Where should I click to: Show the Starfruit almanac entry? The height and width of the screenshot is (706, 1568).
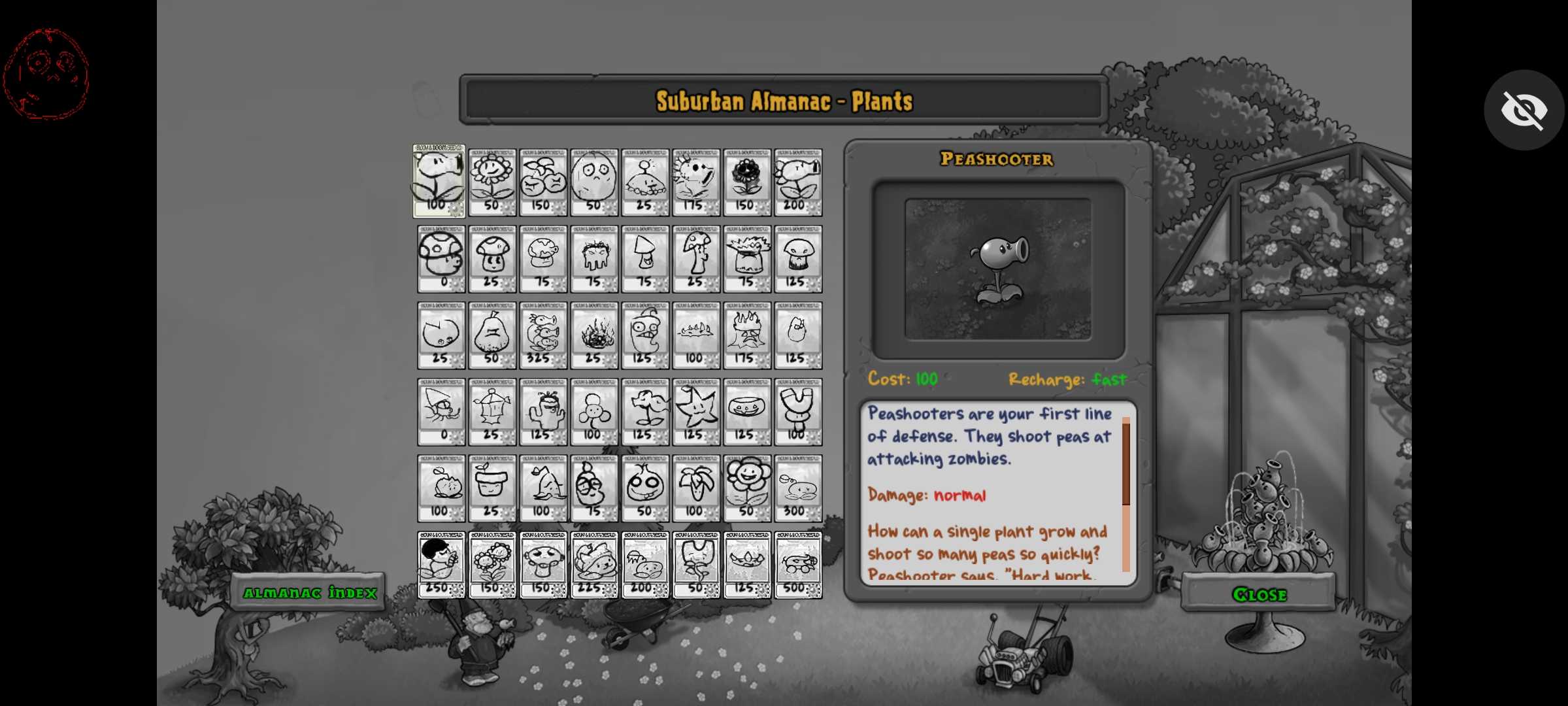point(696,412)
